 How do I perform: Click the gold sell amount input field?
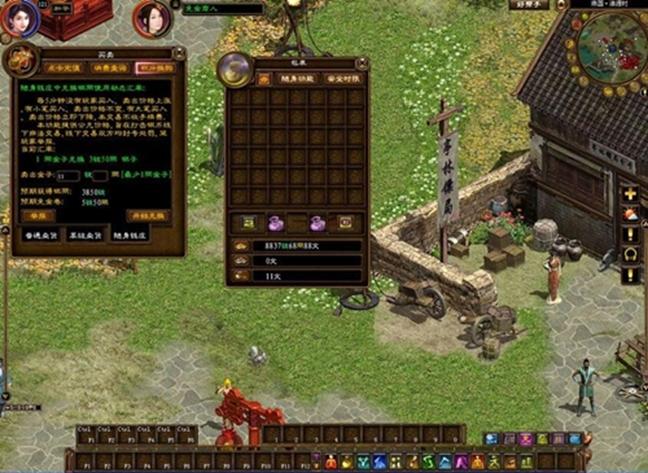(68, 174)
